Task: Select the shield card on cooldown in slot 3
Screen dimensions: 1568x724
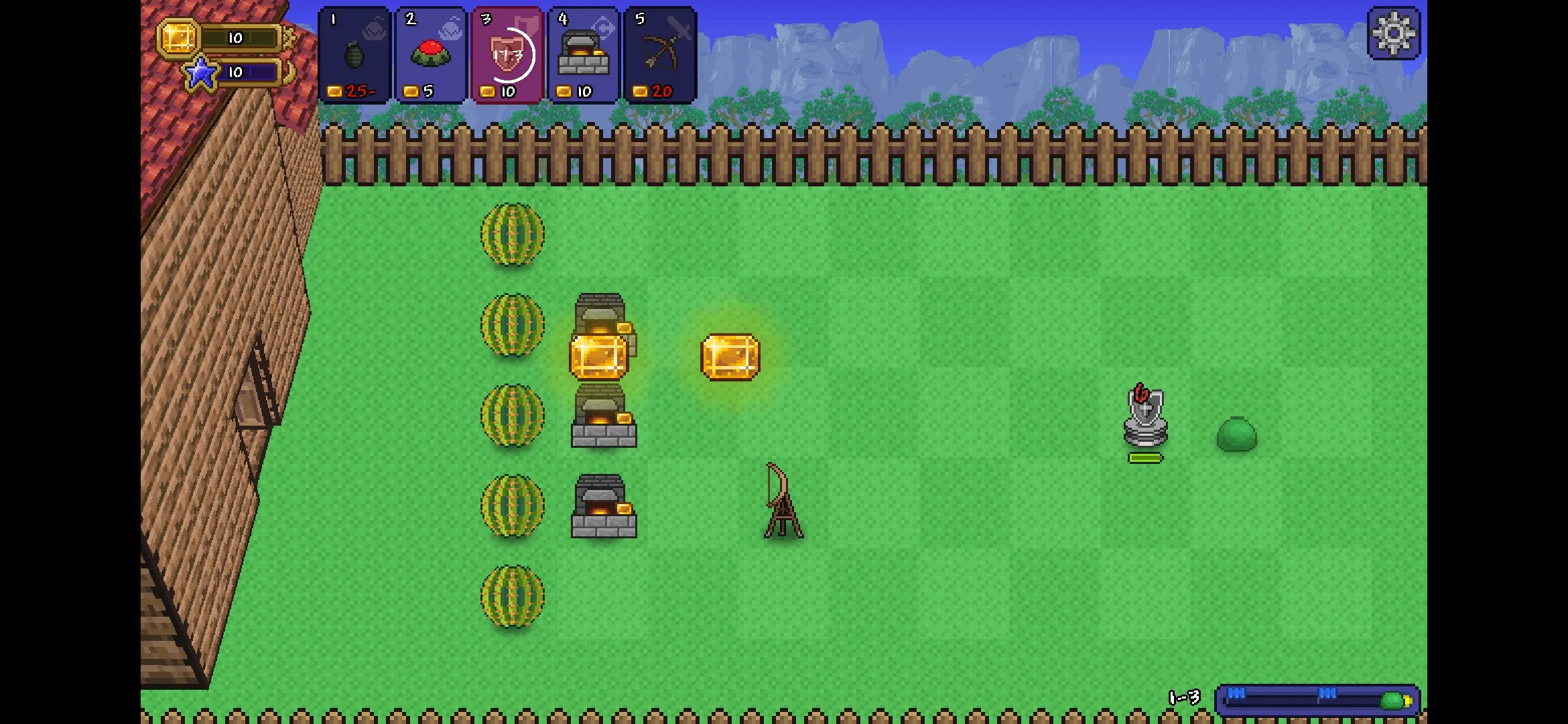Action: (x=507, y=54)
